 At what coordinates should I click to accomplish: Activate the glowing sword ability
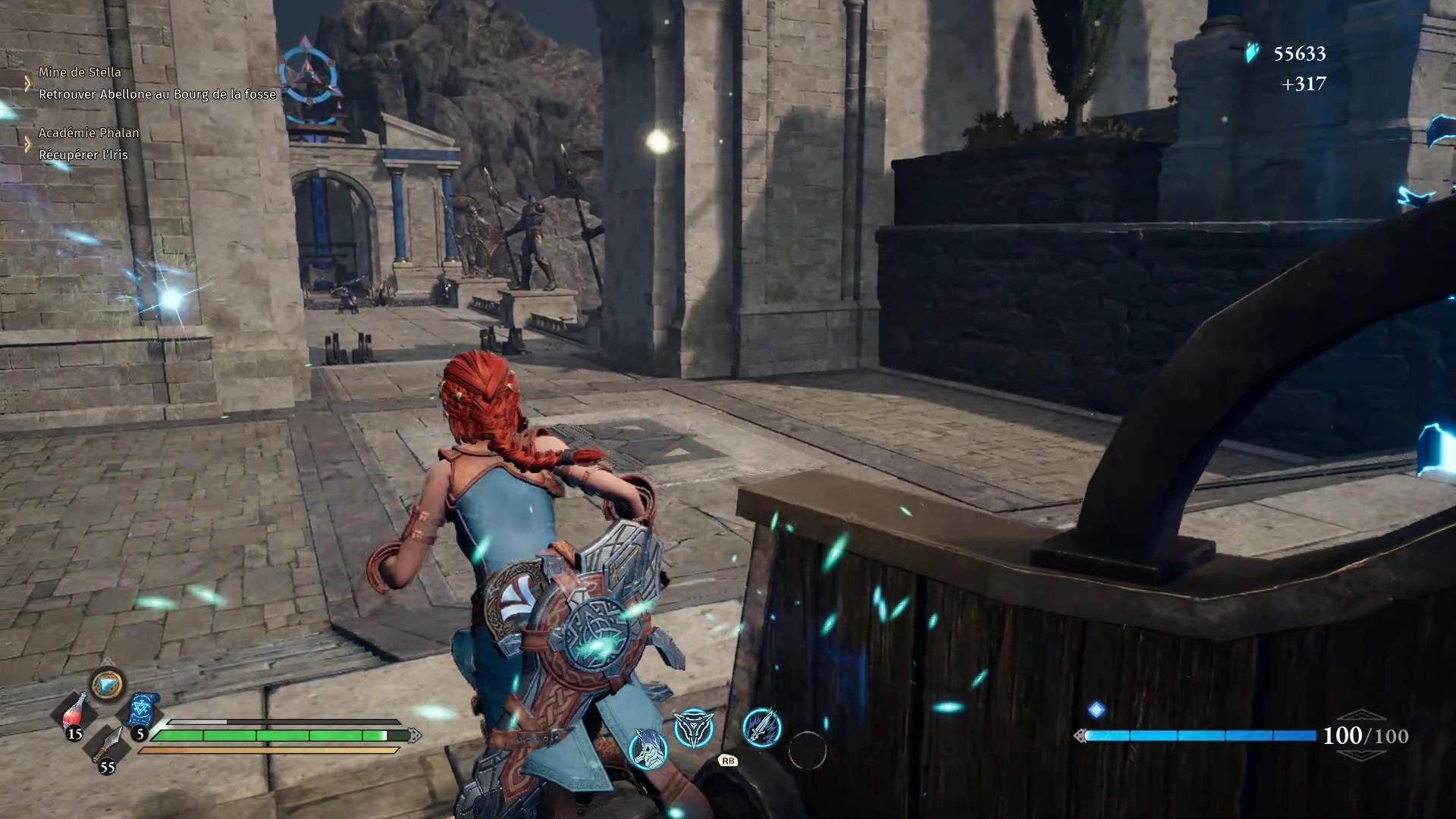[761, 727]
